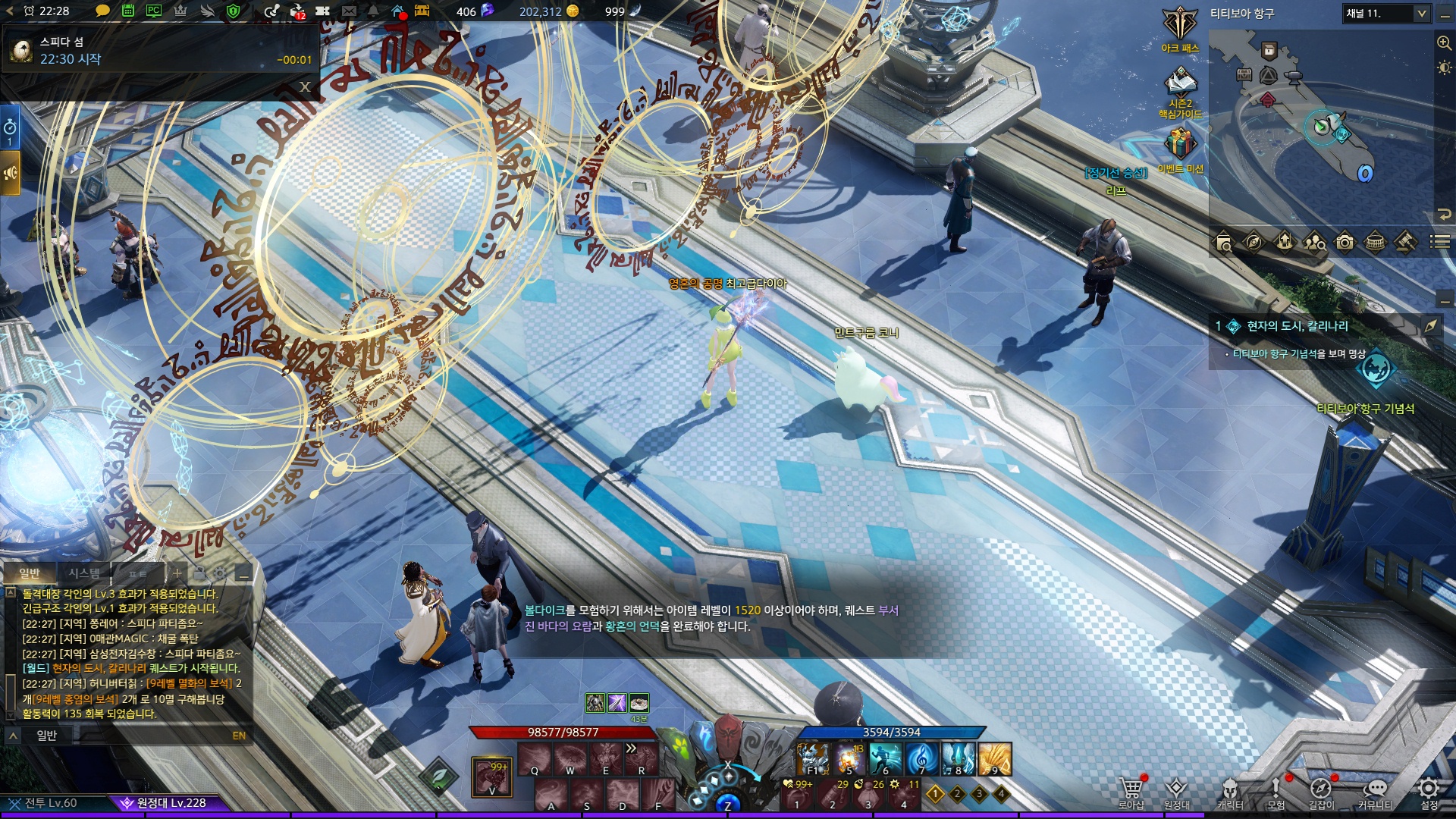Click the camera screenshot icon below the minimap
The image size is (1456, 819).
click(1345, 243)
